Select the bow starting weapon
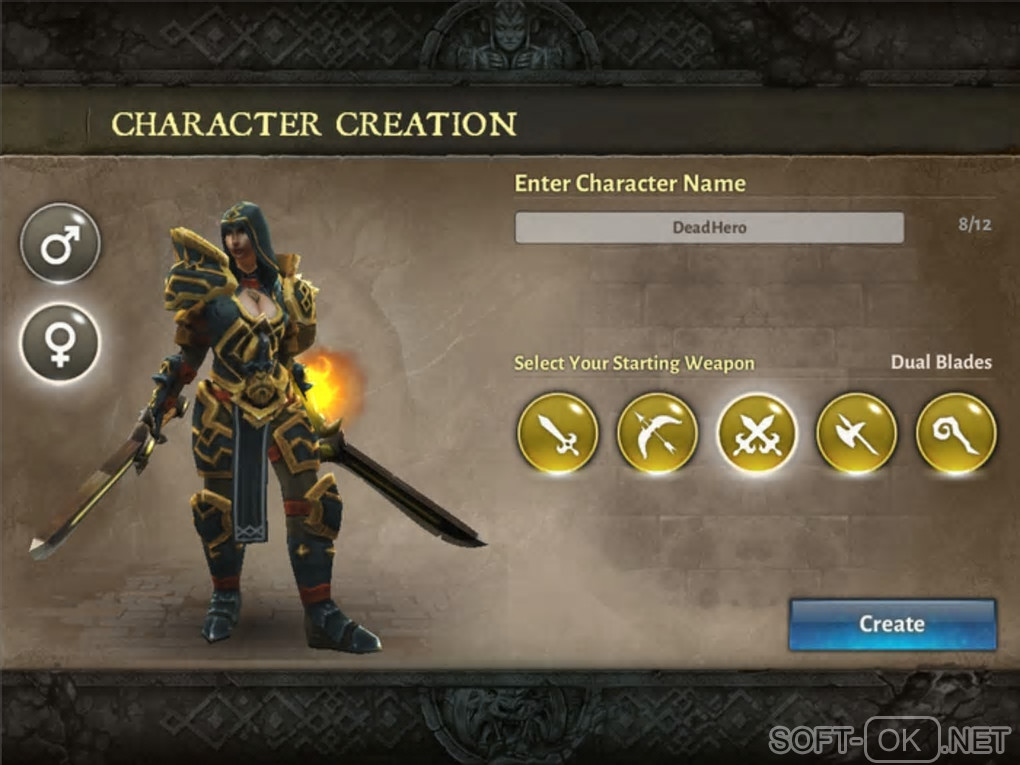The image size is (1020, 765). (x=657, y=433)
